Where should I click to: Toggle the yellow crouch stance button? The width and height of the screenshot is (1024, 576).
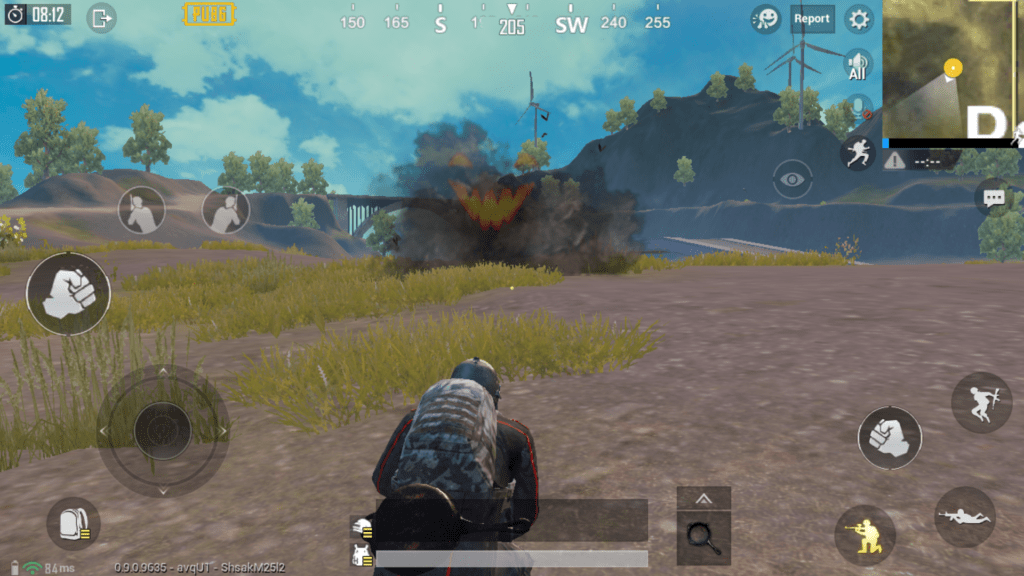pos(865,535)
